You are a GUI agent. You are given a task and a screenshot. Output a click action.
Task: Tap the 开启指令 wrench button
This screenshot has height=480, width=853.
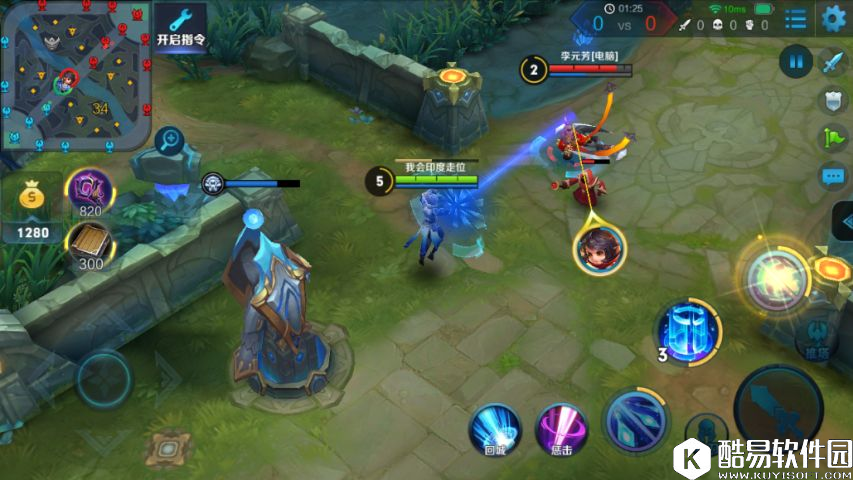tap(180, 28)
